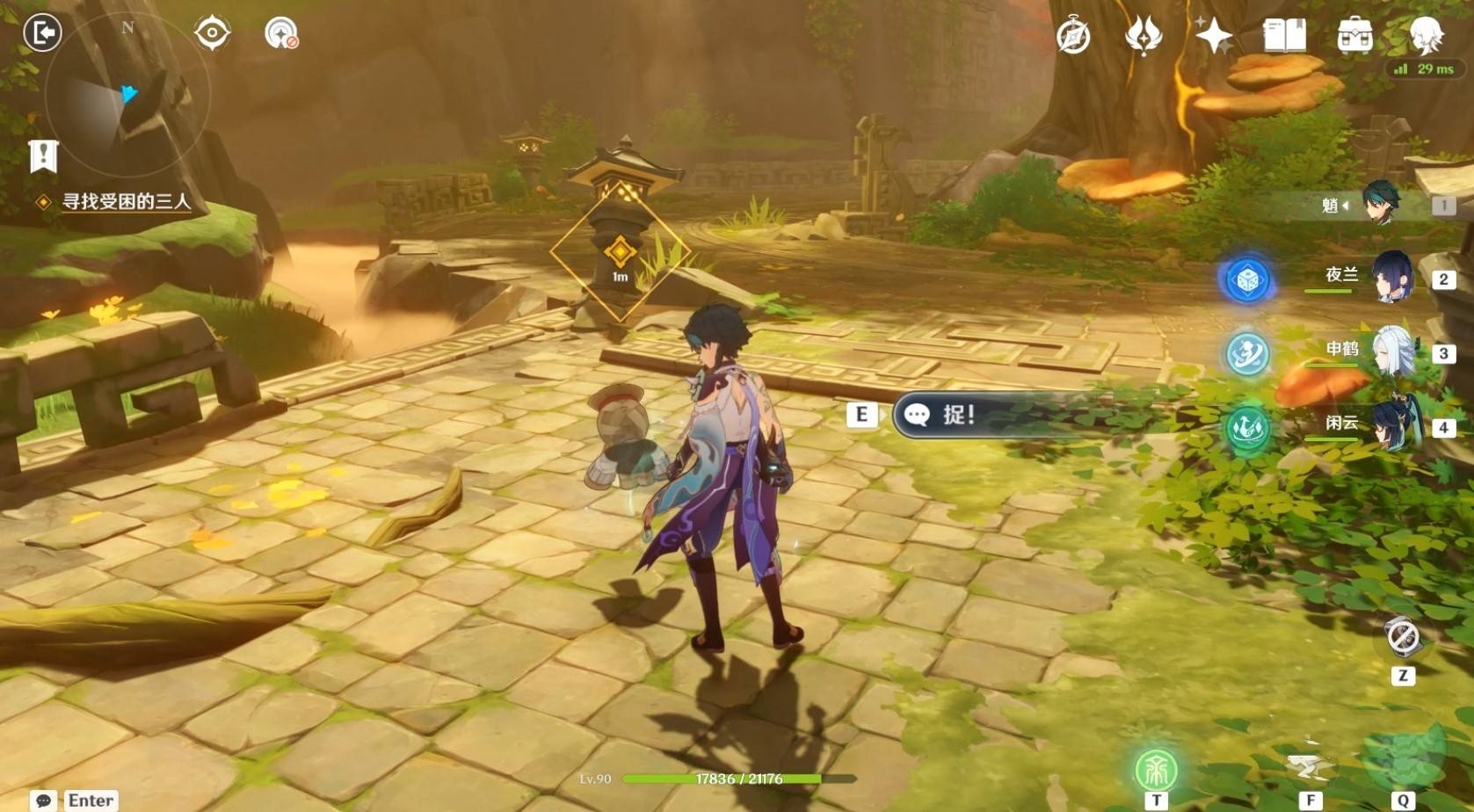Open the adventurer handbook book icon
The height and width of the screenshot is (812, 1474).
click(x=1284, y=36)
